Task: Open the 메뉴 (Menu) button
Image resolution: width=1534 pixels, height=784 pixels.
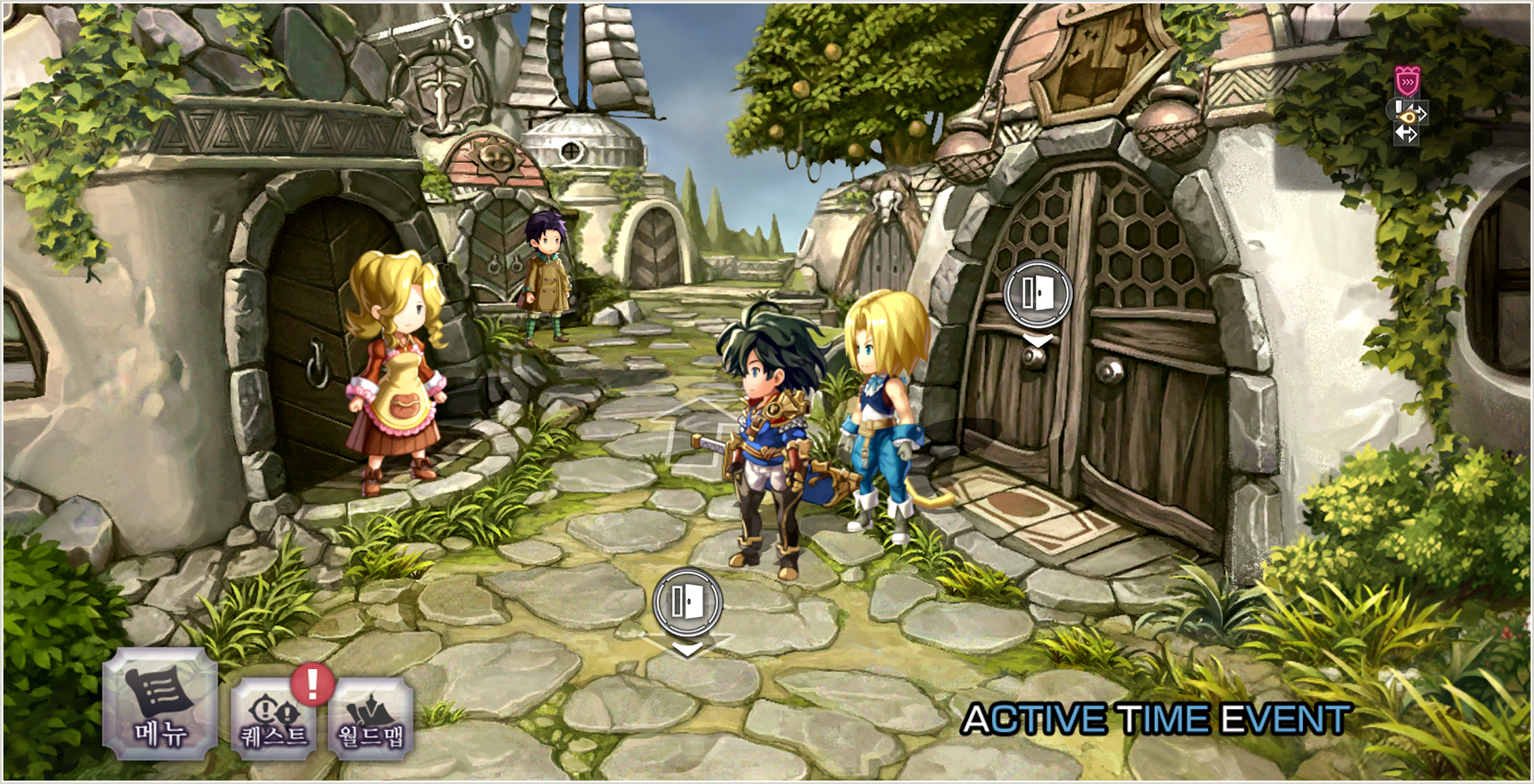Action: pos(159,705)
